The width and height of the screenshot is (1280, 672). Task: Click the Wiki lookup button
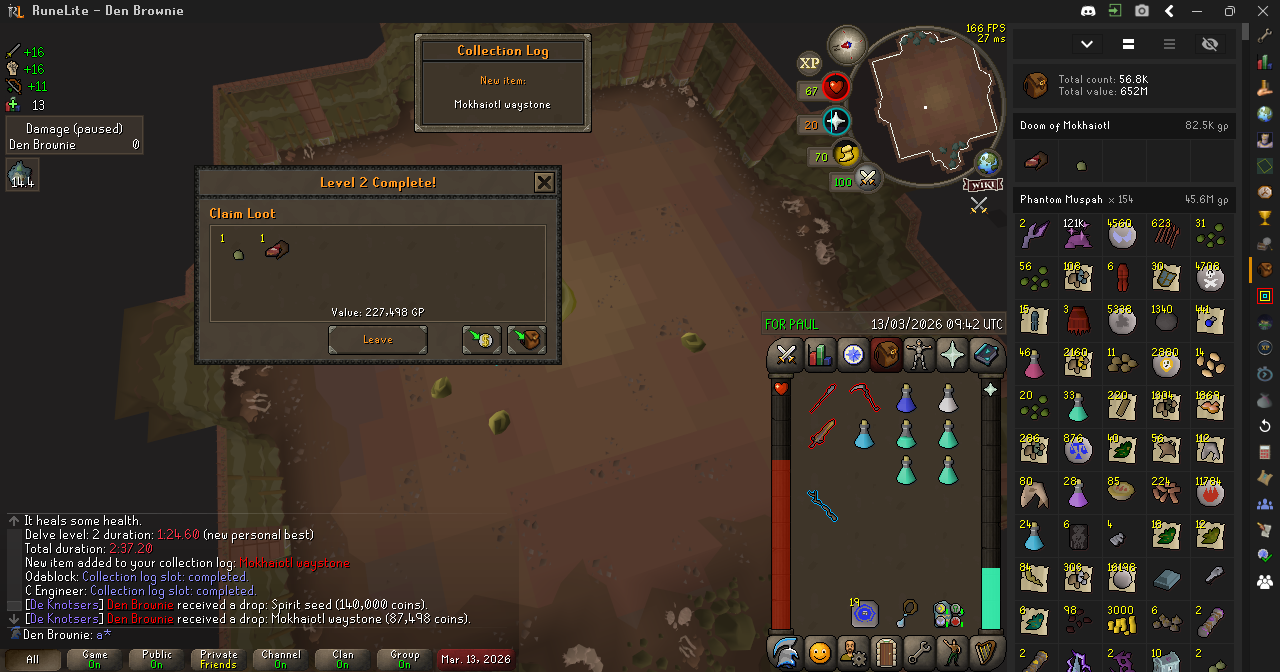[982, 185]
